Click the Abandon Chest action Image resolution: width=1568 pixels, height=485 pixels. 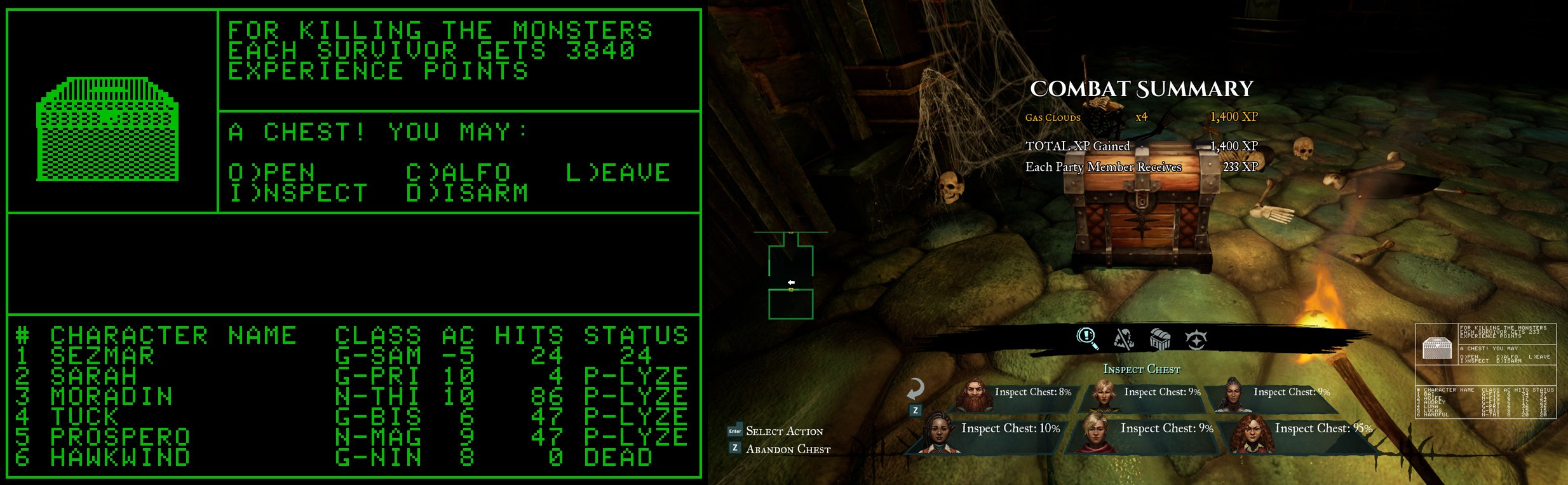point(788,450)
